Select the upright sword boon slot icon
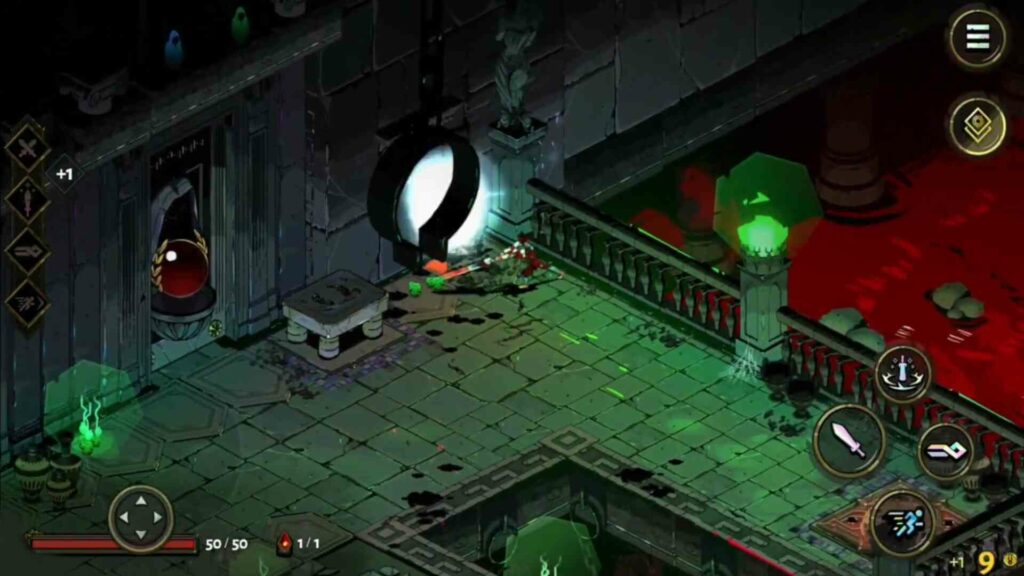This screenshot has width=1024, height=576. coord(27,199)
